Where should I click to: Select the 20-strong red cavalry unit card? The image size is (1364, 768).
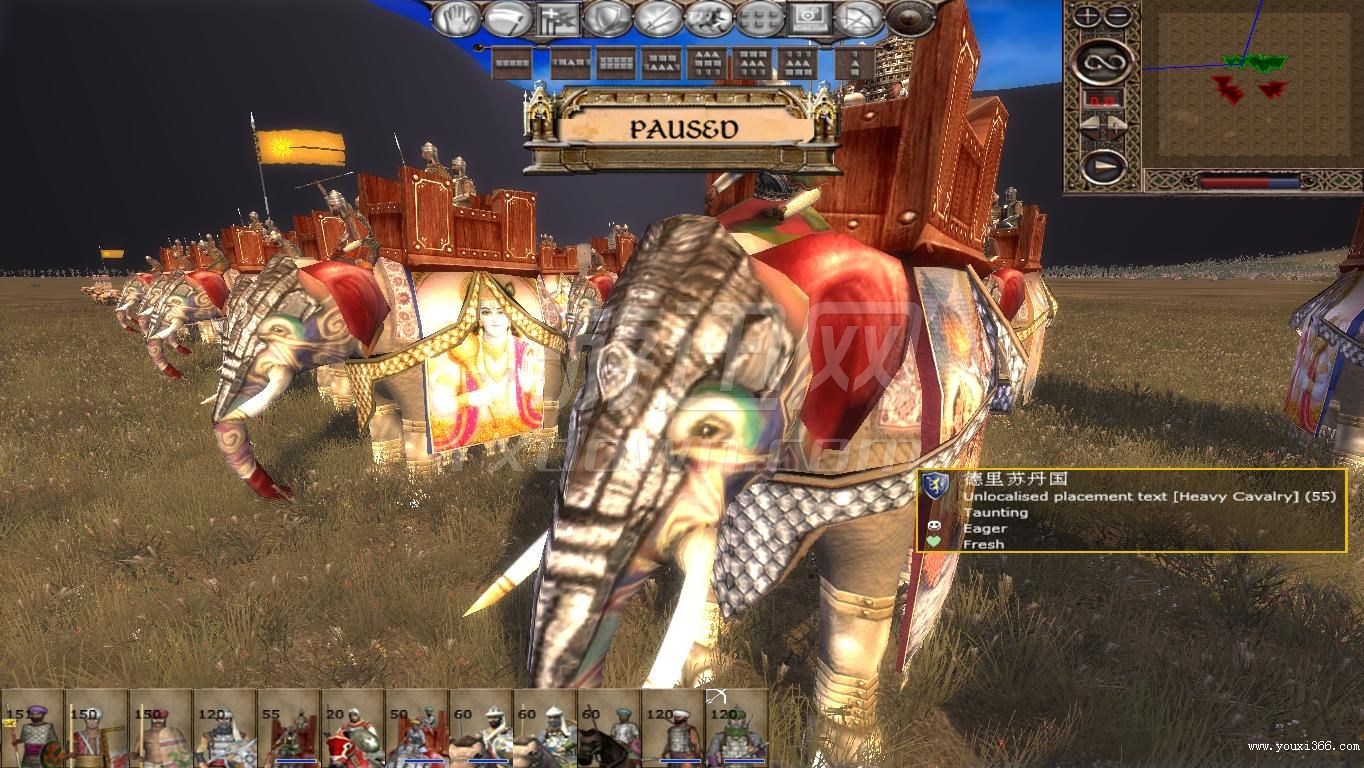point(352,728)
